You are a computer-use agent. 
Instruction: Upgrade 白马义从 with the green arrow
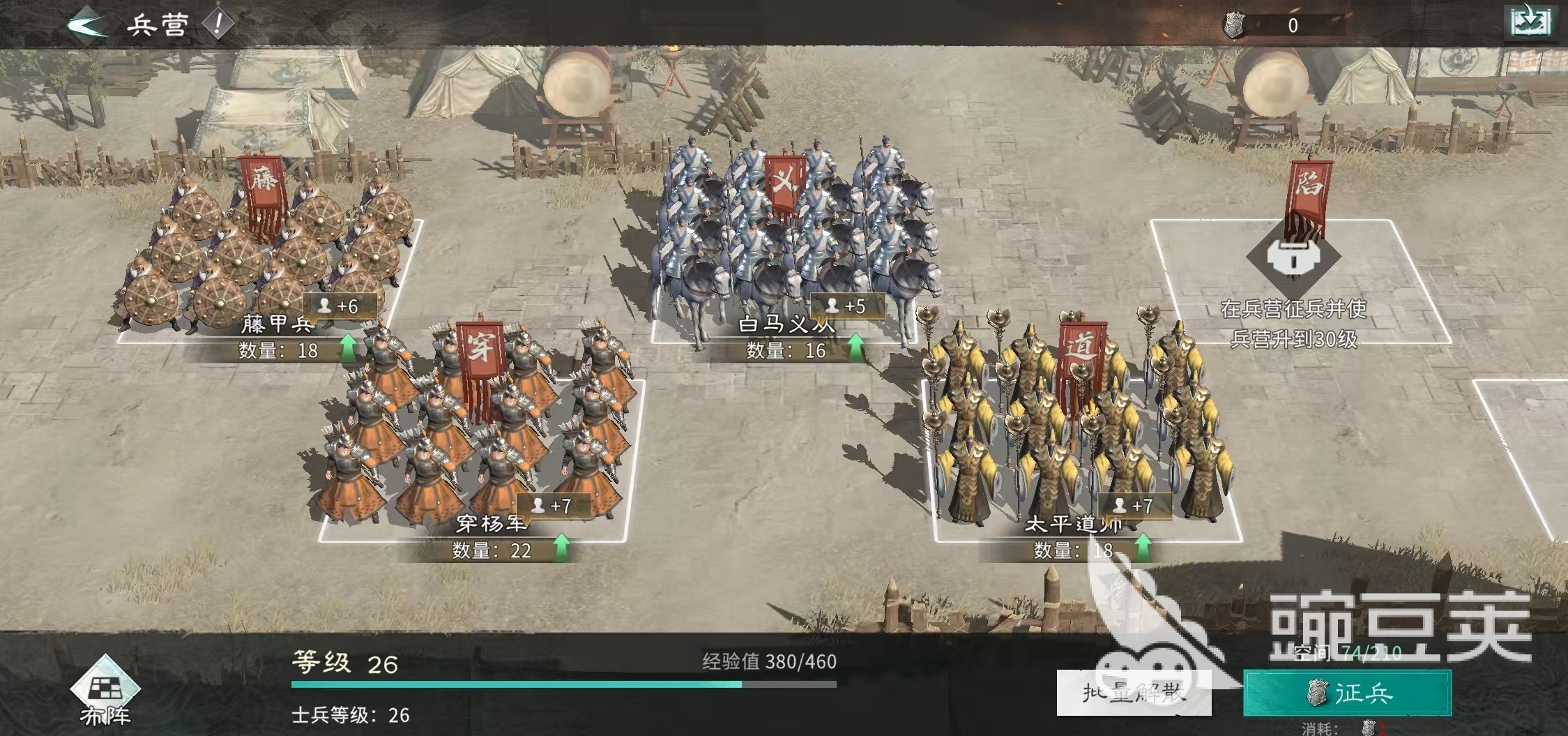pos(855,348)
